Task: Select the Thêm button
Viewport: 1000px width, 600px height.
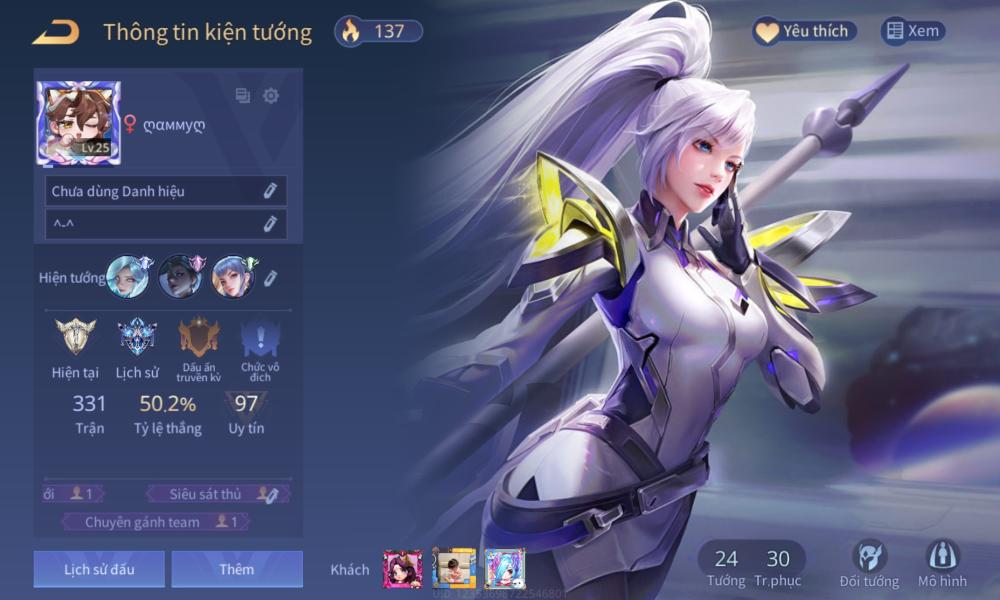Action: point(237,569)
